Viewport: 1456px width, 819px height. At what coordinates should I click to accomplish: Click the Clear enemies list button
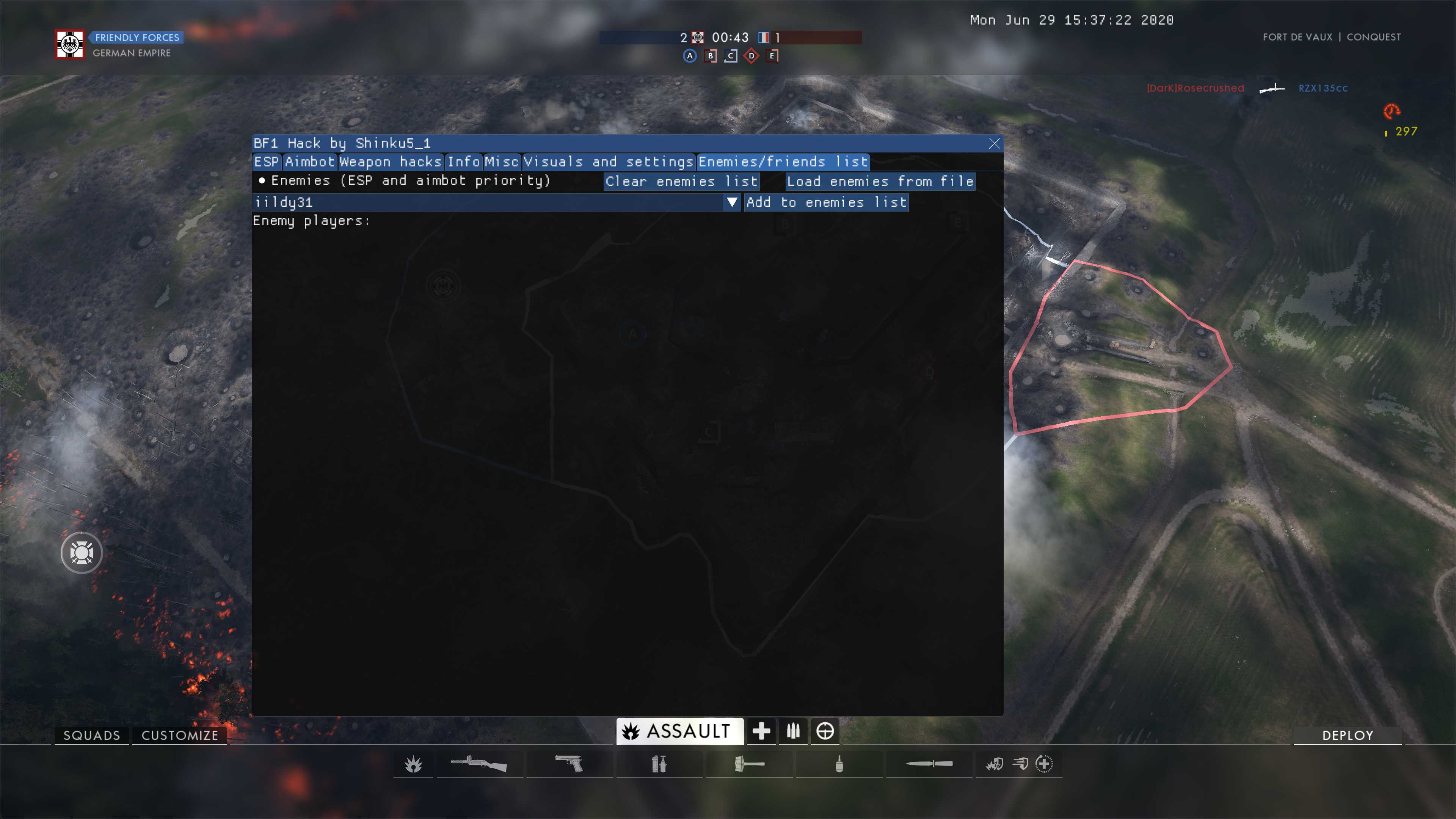click(681, 182)
